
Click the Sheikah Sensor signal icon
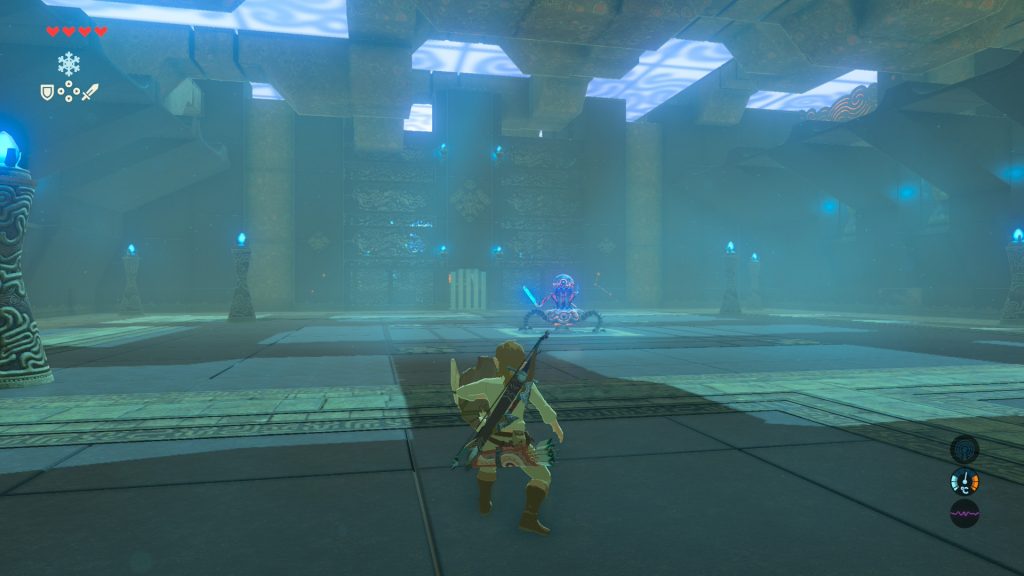(x=964, y=449)
